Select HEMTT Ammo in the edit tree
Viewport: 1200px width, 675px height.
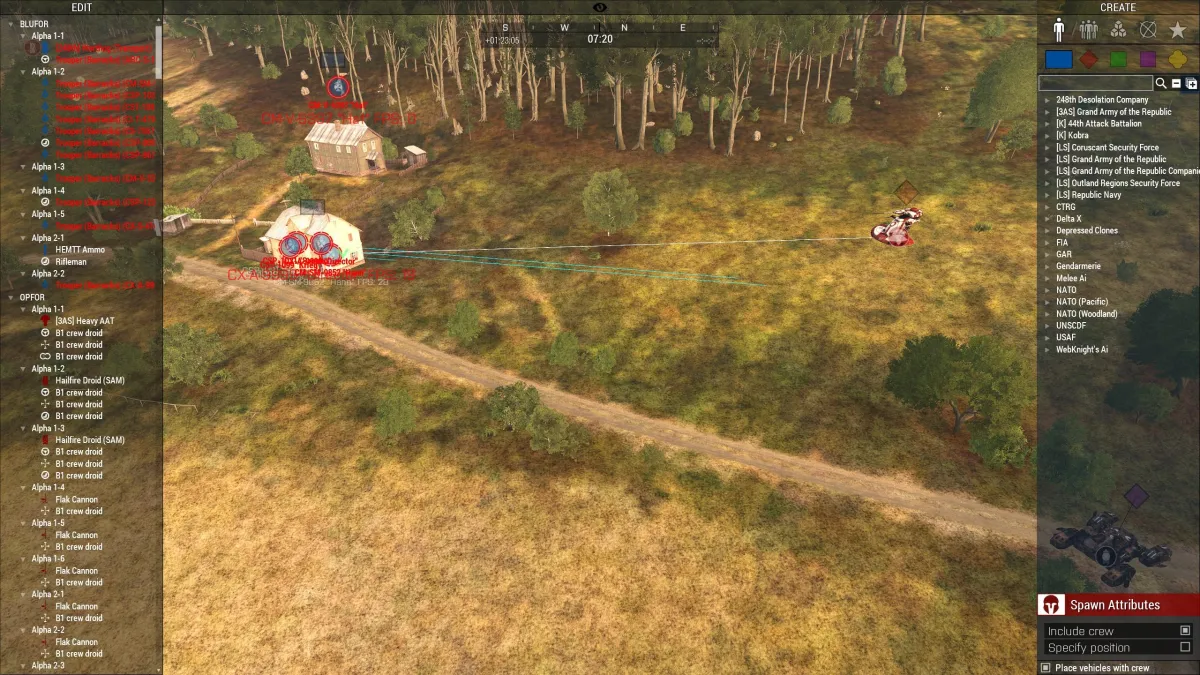78,250
